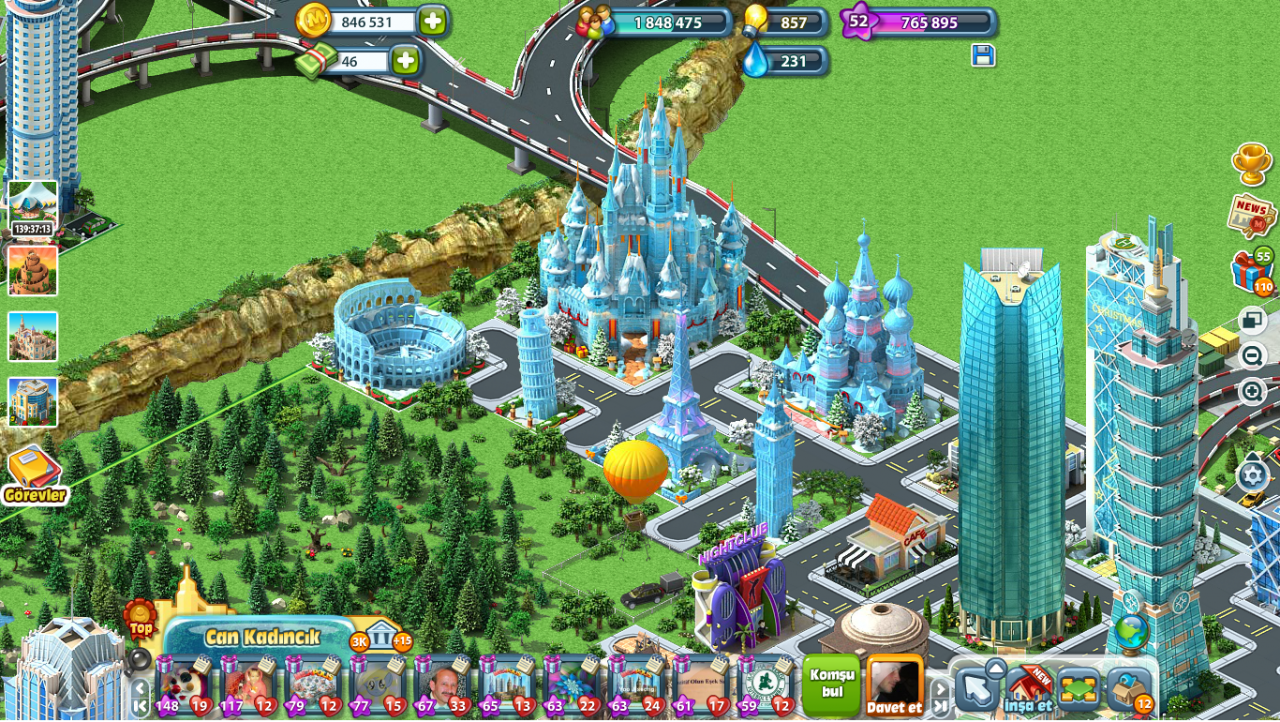Zoom out with the minus magnifier
The image size is (1280, 722).
(x=1252, y=356)
